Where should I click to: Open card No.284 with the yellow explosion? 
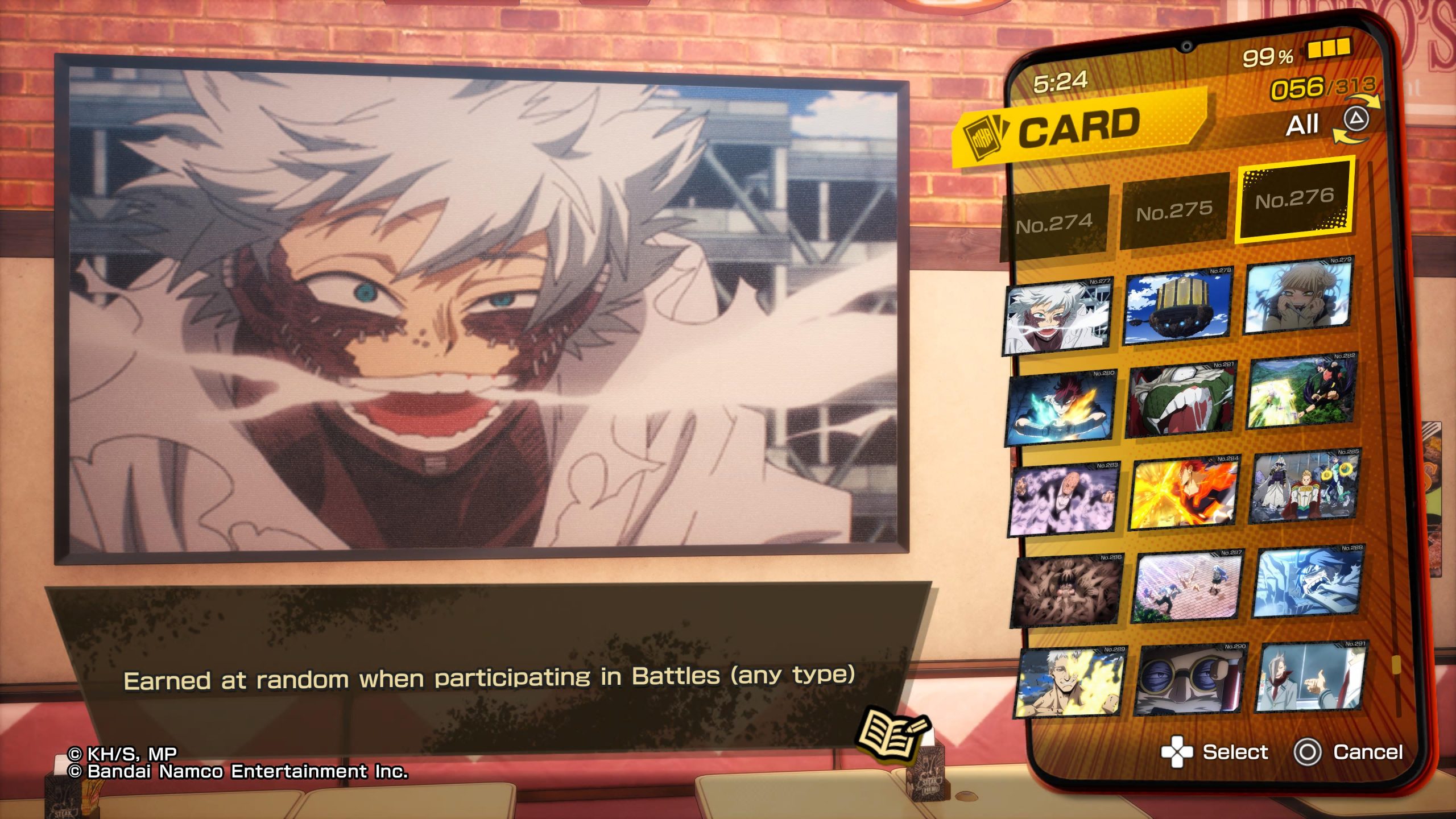1185,493
